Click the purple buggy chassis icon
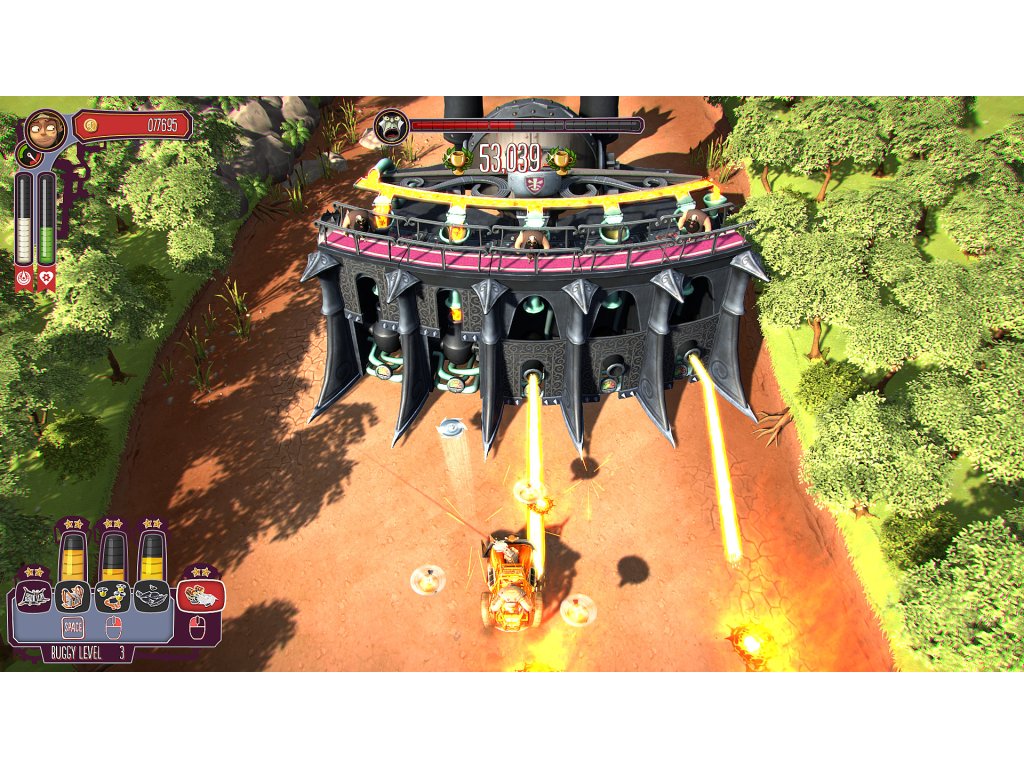Screen dimensions: 1024x768 [33, 597]
